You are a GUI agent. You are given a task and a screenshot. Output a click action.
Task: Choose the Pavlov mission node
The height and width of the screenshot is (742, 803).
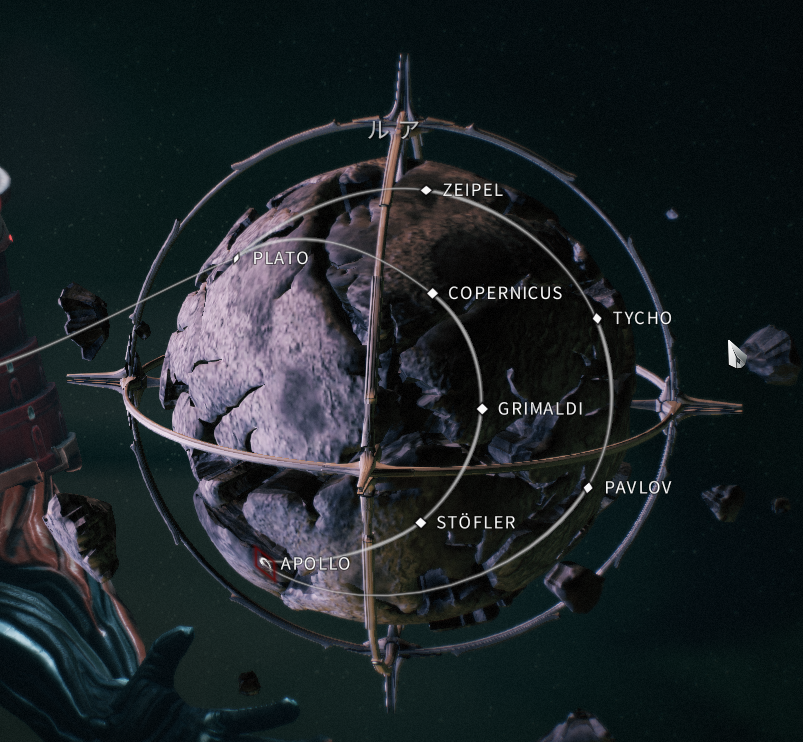tap(589, 488)
